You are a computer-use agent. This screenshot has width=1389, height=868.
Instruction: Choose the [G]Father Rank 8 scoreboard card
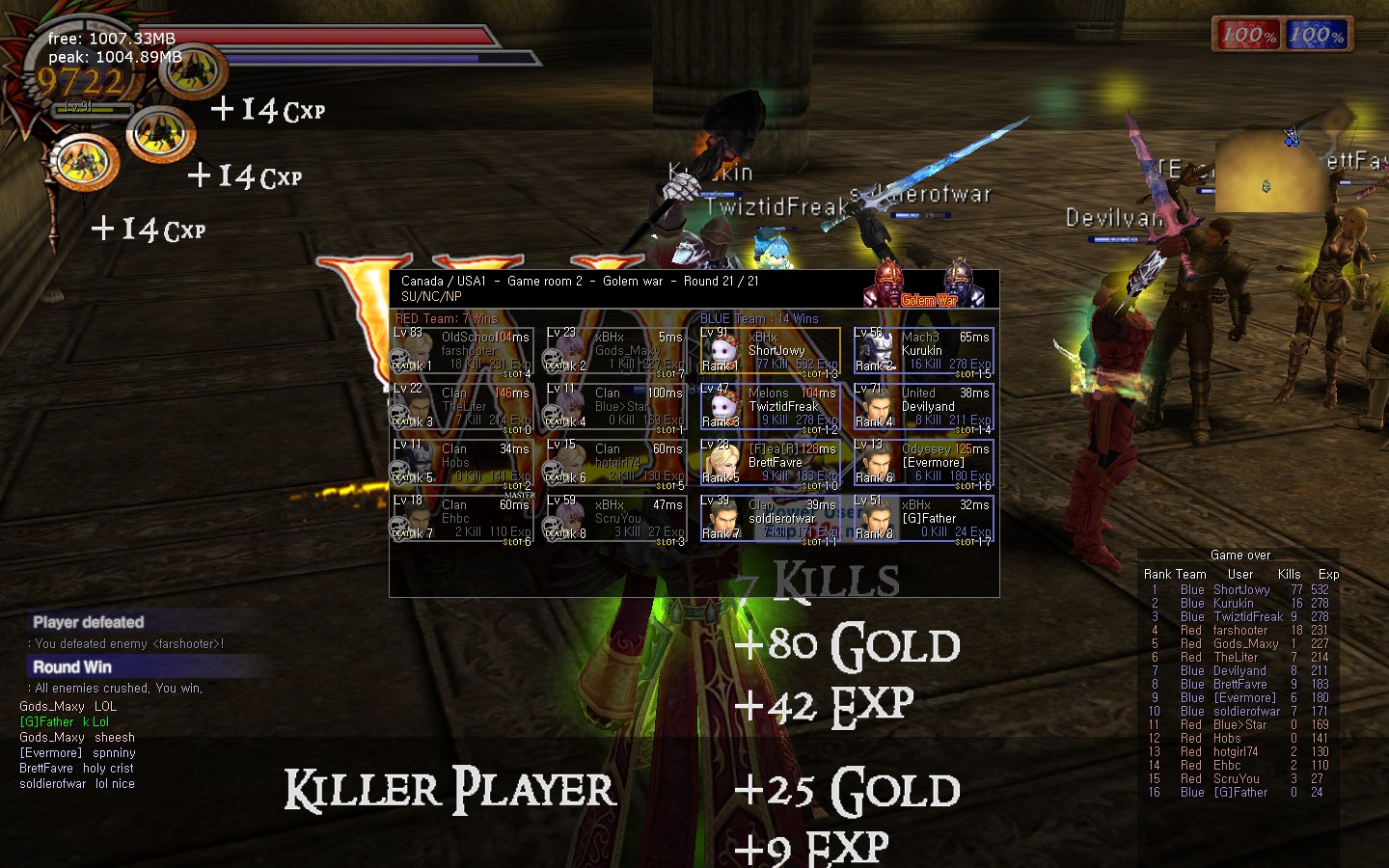923,520
